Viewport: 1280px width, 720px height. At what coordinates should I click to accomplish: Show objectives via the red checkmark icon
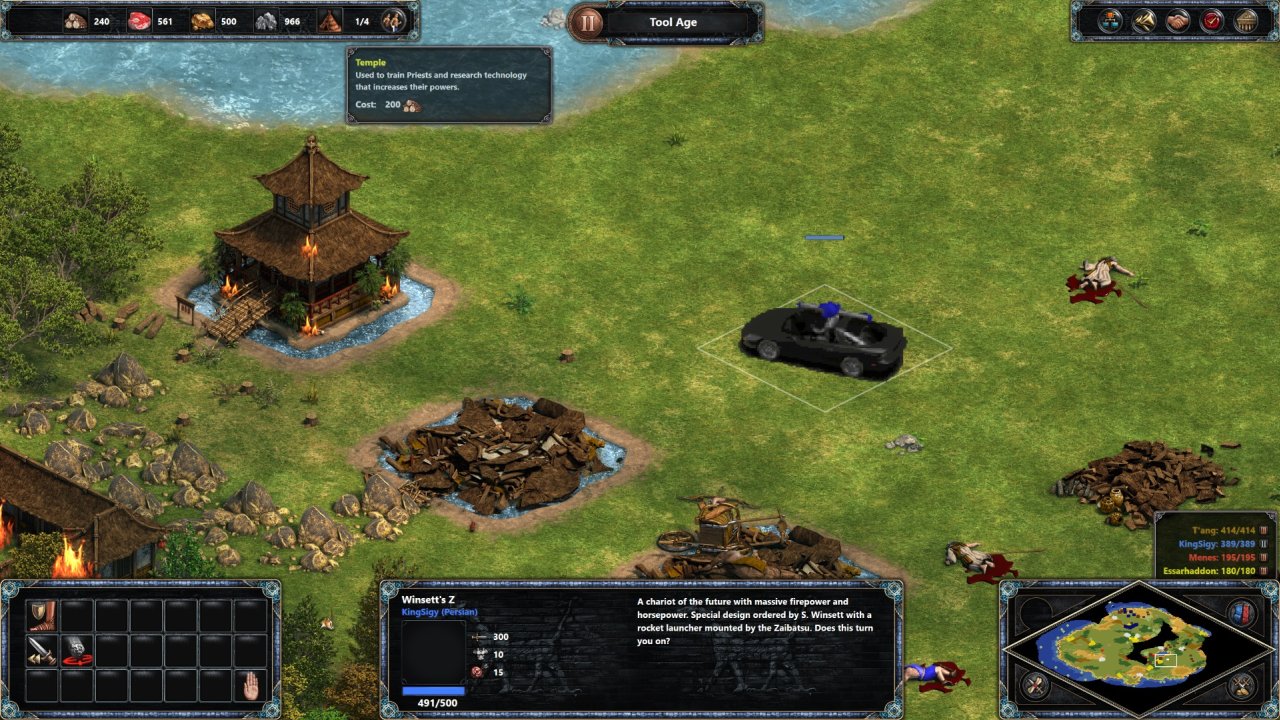tap(1212, 21)
